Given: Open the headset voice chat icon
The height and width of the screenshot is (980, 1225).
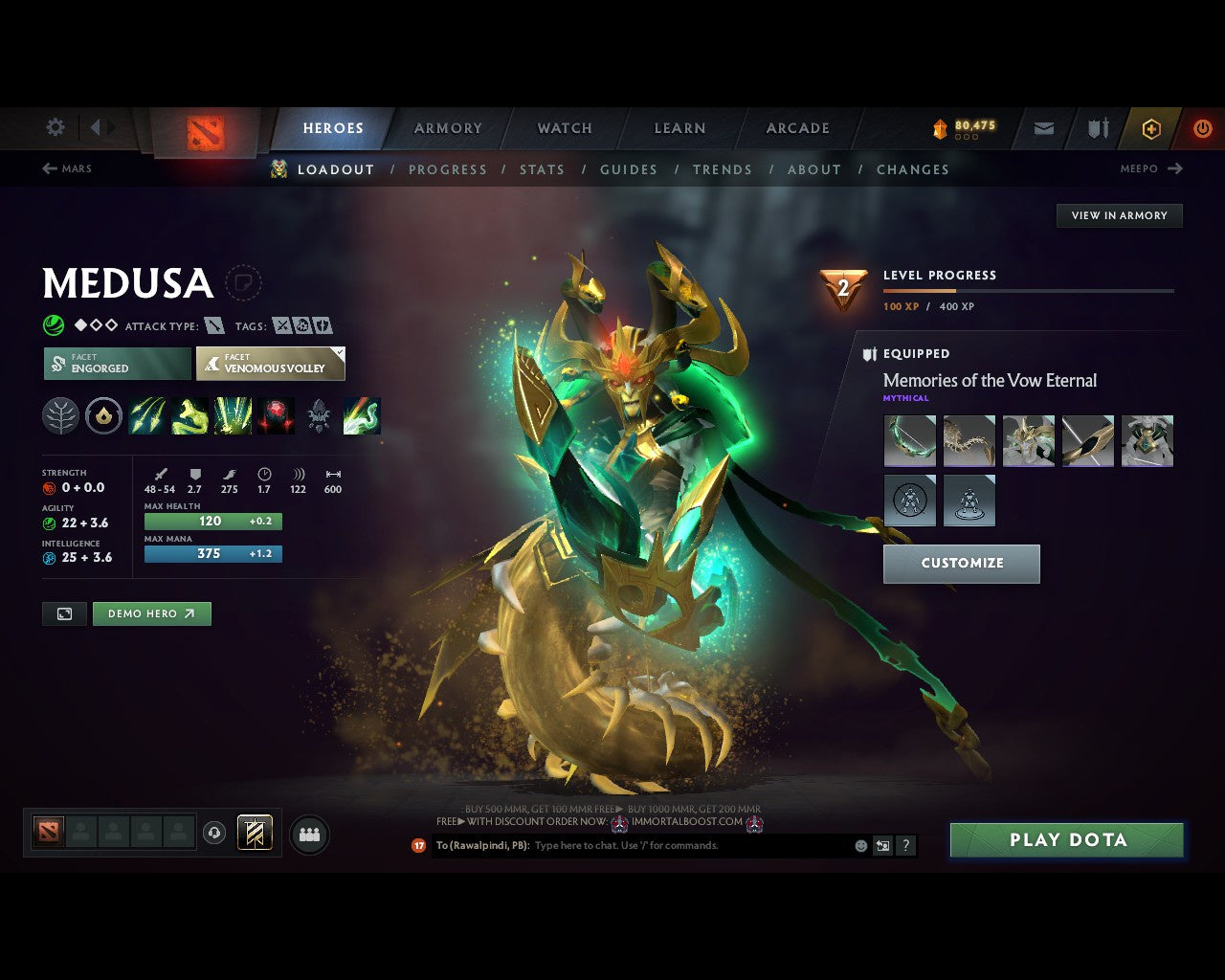Looking at the screenshot, I should (214, 833).
